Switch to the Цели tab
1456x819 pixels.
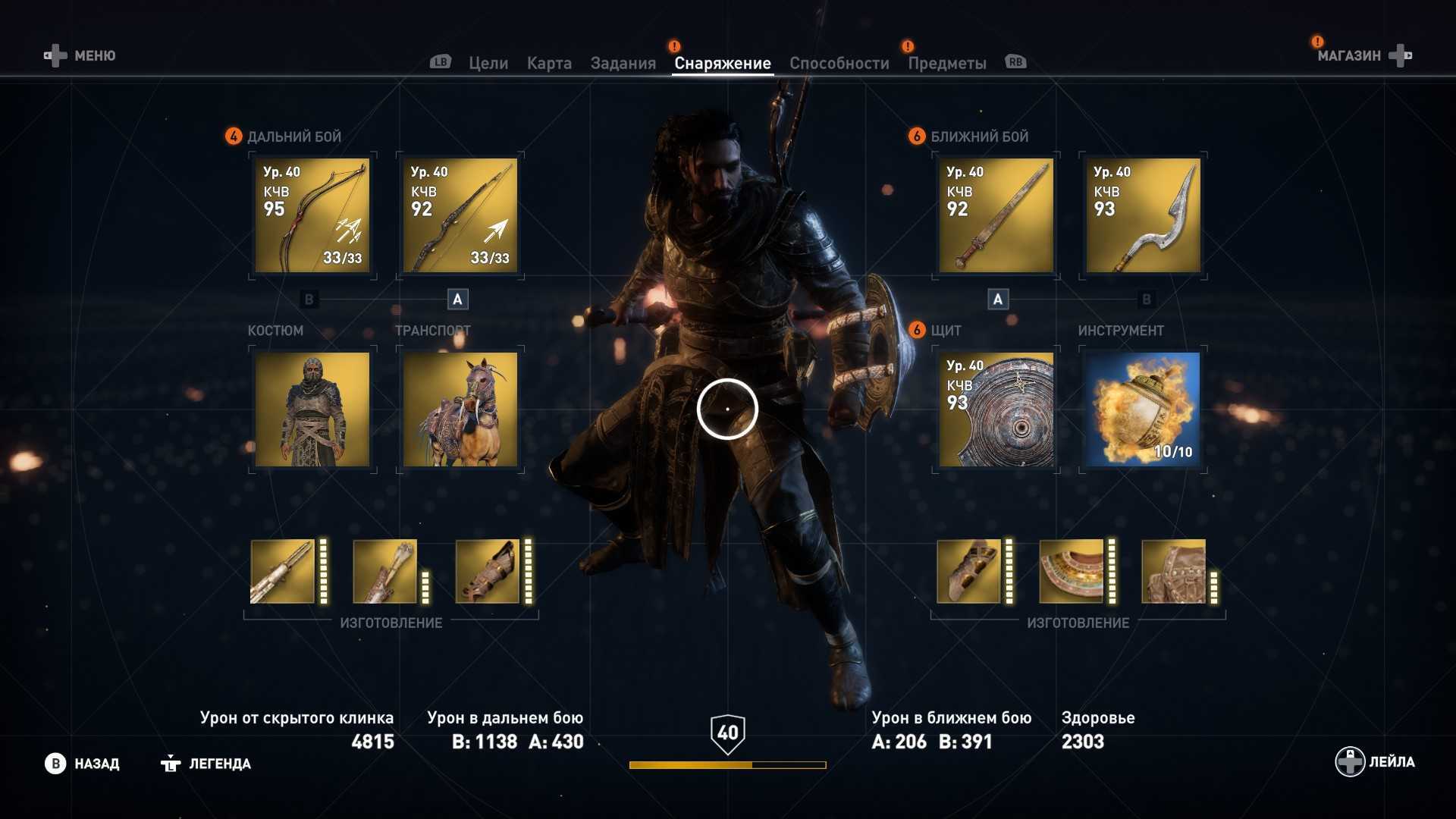pyautogui.click(x=488, y=64)
